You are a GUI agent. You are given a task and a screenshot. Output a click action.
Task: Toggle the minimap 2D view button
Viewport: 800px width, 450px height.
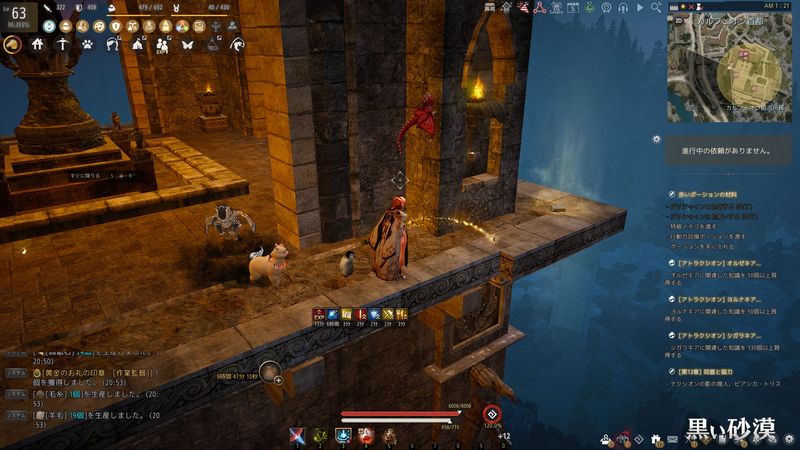point(677,19)
